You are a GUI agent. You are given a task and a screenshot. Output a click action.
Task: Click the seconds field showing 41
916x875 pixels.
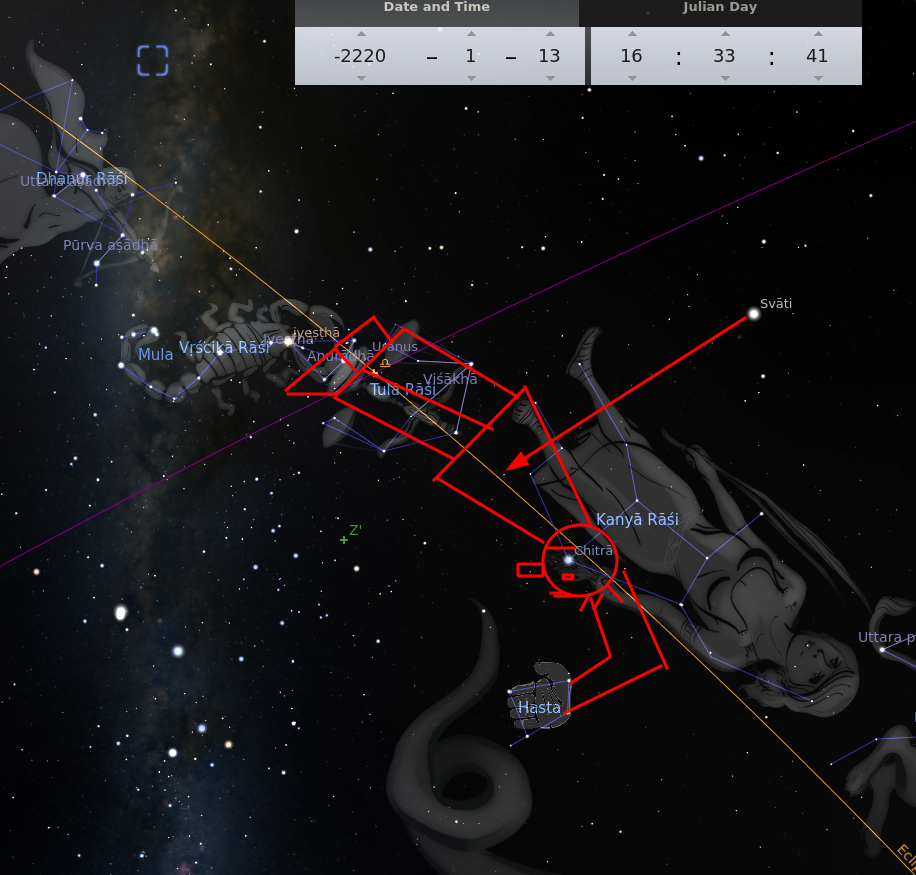coord(817,56)
